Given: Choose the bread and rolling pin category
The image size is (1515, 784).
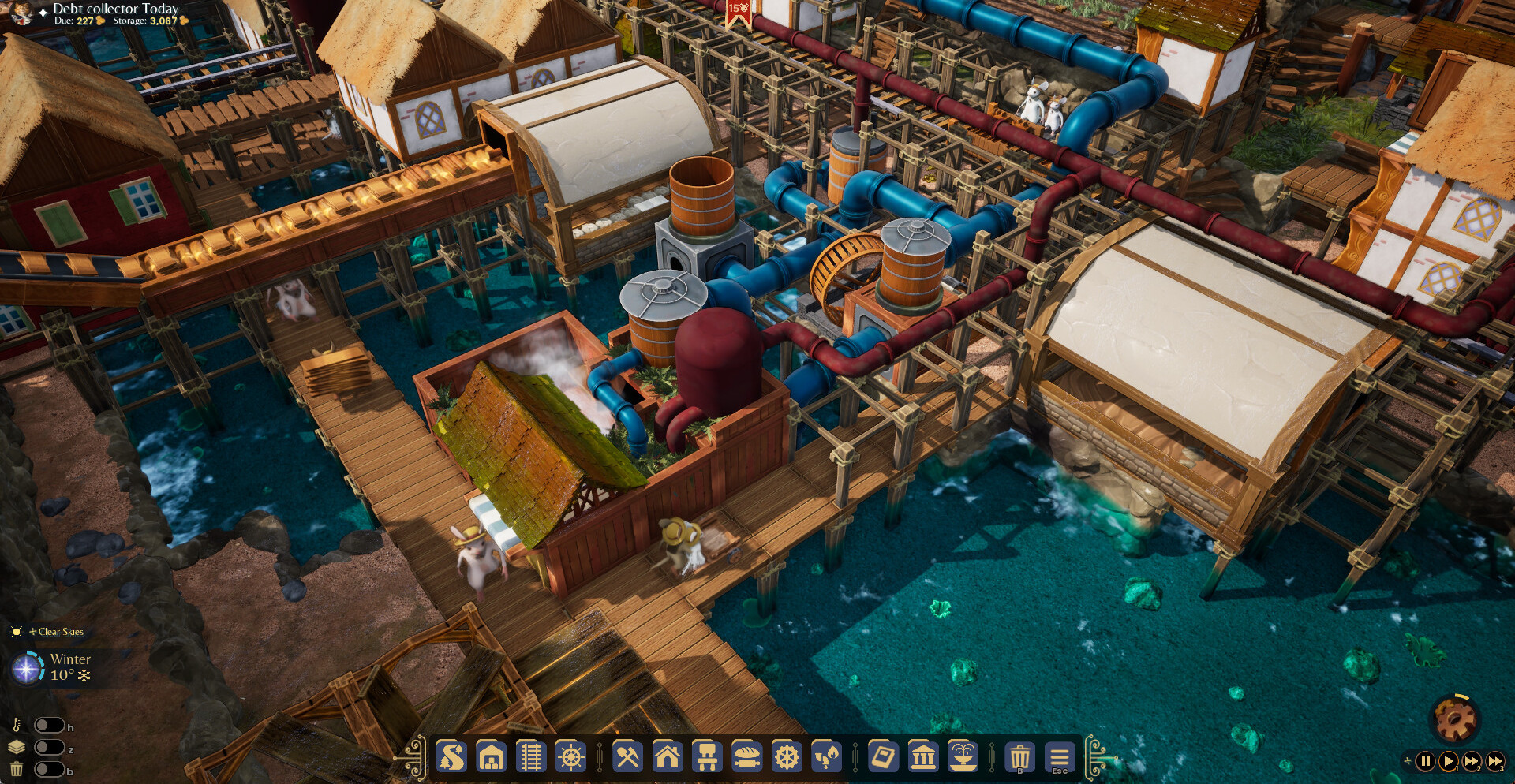Looking at the screenshot, I should tap(746, 757).
